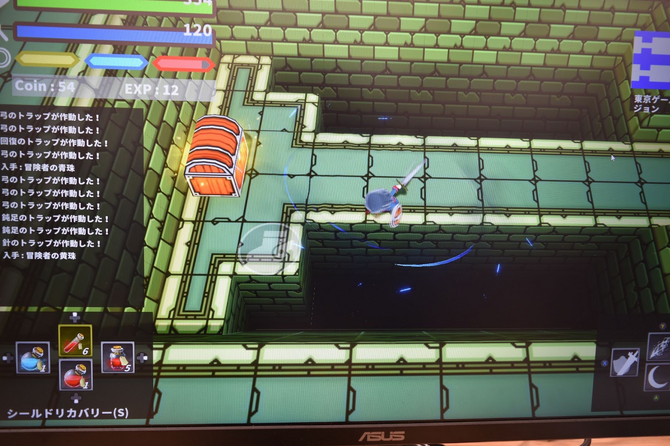Select the highlighted red vial item slot
Image resolution: width=670 pixels, height=446 pixels.
pyautogui.click(x=75, y=341)
